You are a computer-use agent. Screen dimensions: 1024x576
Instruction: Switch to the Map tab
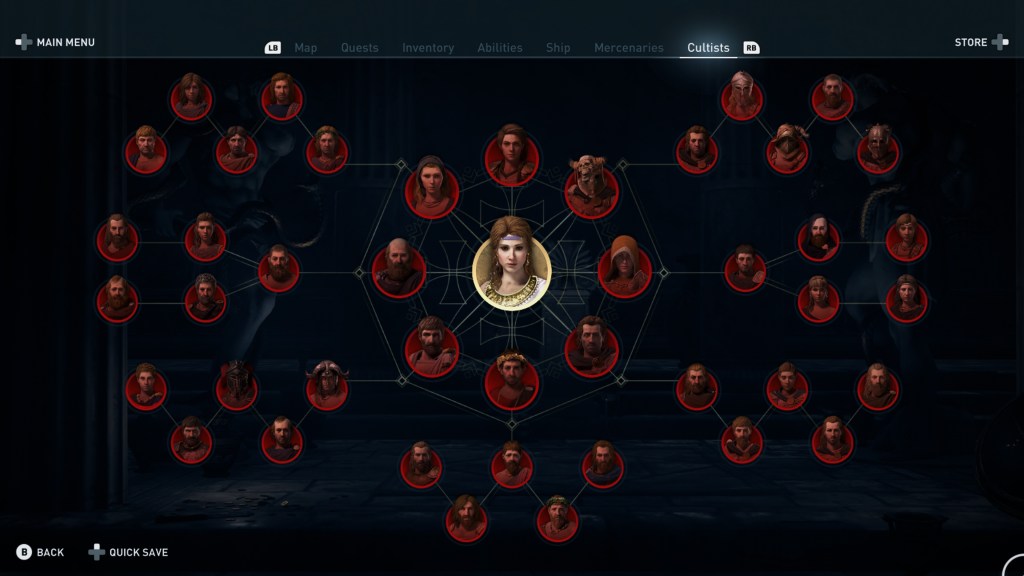tap(305, 48)
